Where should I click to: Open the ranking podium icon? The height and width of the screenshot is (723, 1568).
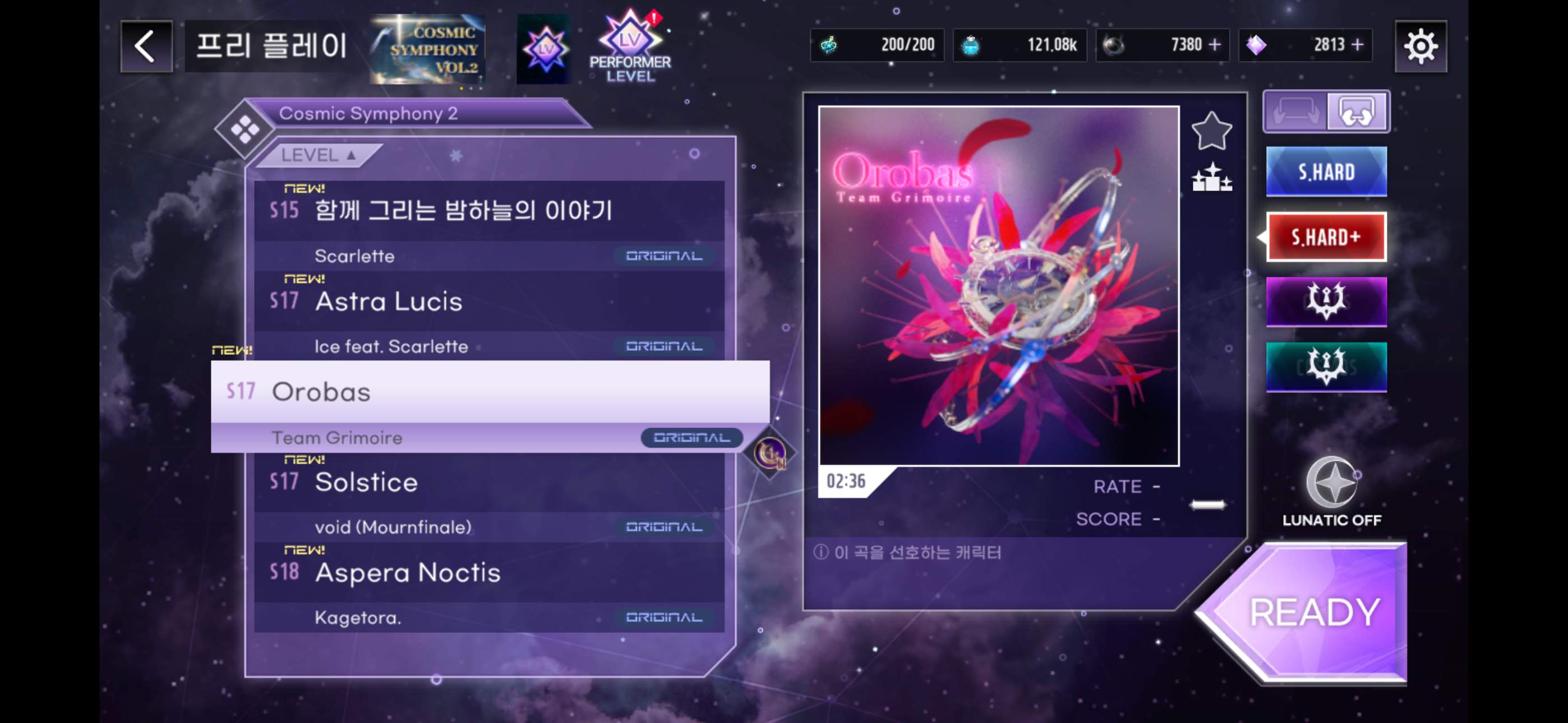[1211, 178]
